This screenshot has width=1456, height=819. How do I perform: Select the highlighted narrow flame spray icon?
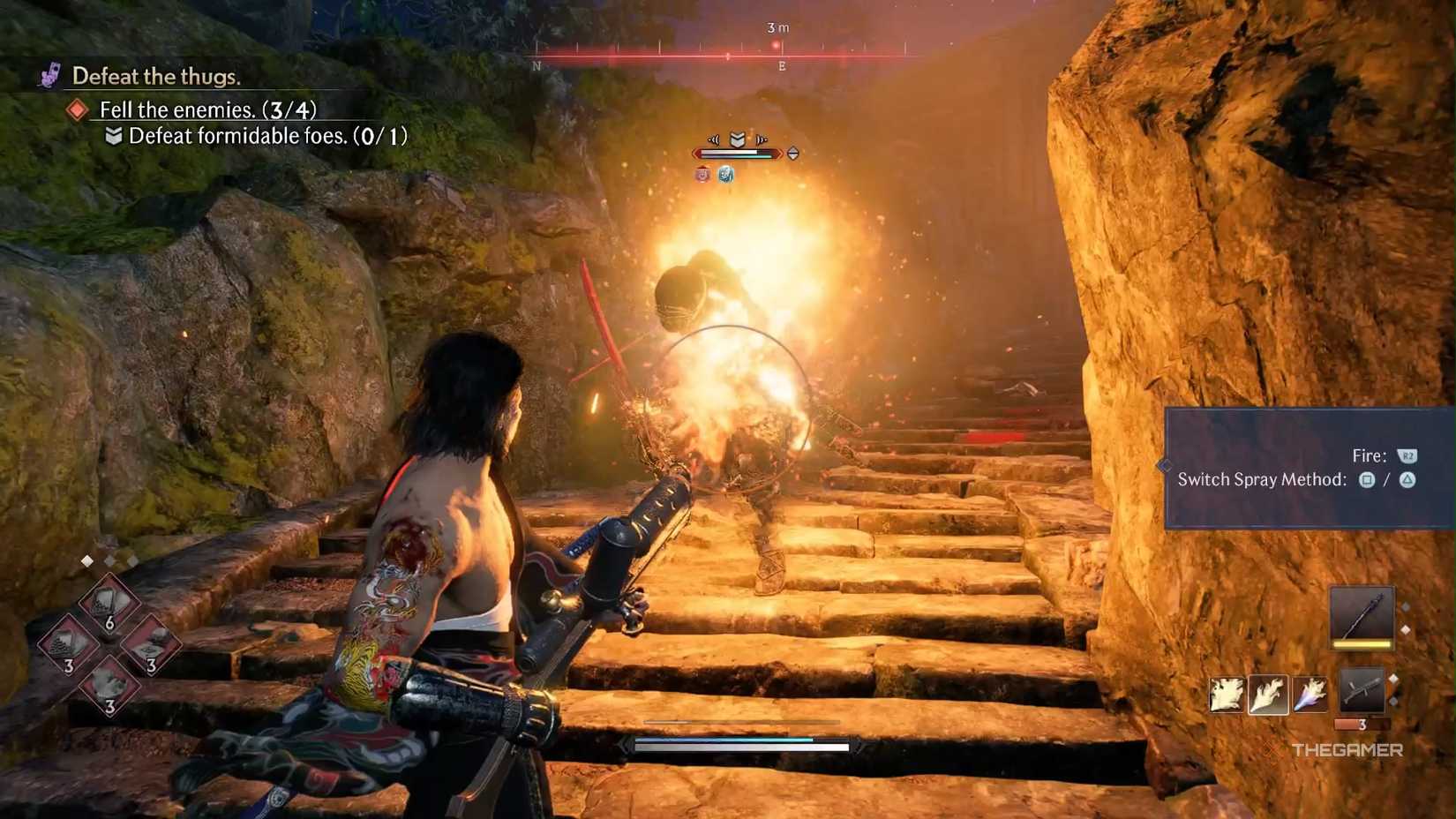1268,695
